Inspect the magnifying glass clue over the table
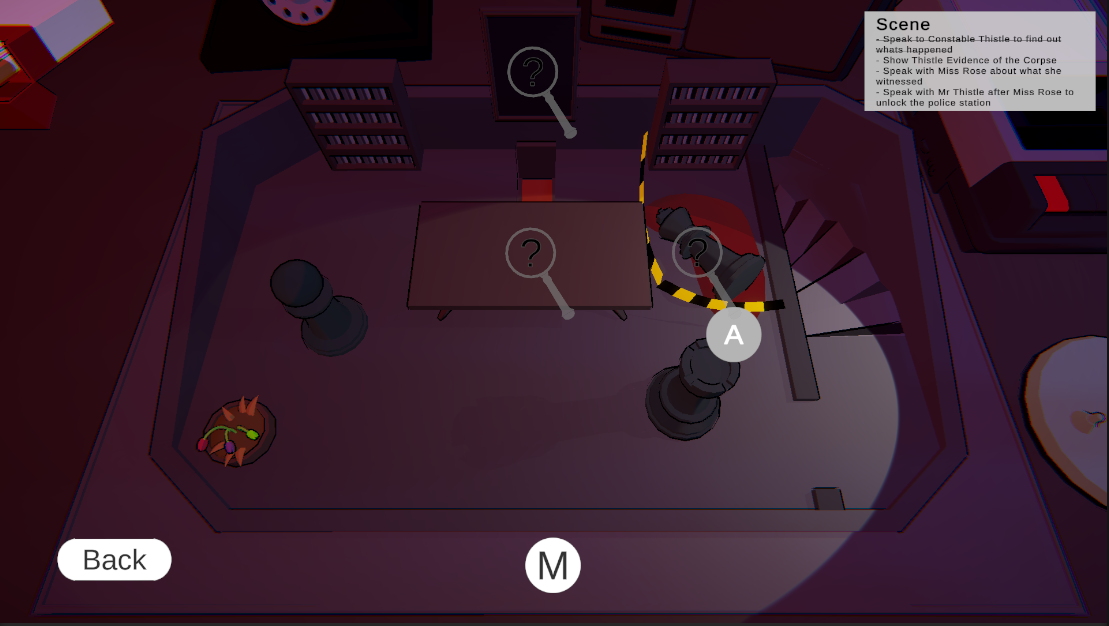Viewport: 1109px width, 626px height. pyautogui.click(x=531, y=253)
